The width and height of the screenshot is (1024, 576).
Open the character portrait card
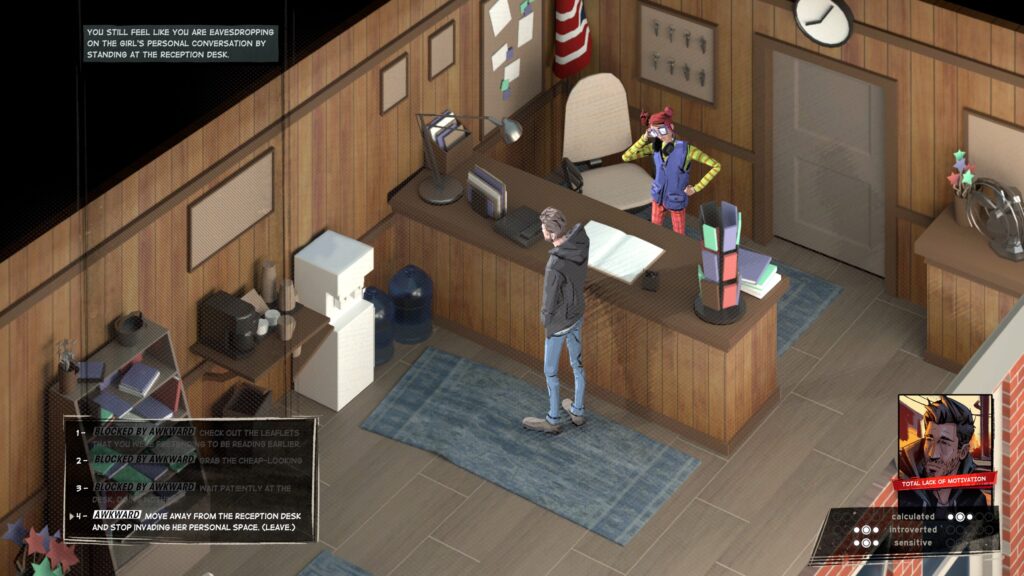point(944,441)
